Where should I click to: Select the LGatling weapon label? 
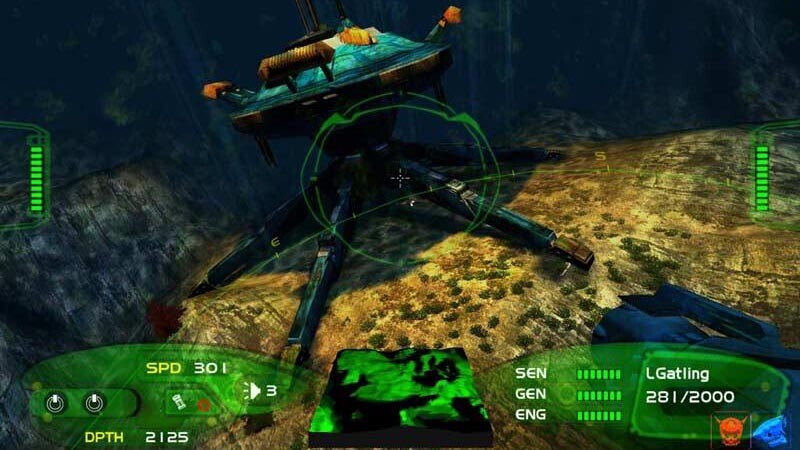tap(676, 373)
